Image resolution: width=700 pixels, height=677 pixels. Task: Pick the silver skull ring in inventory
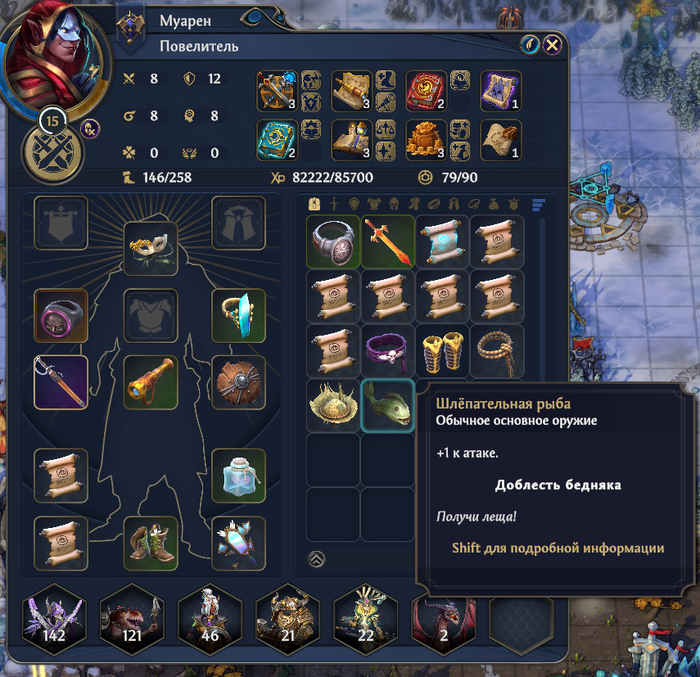(333, 241)
